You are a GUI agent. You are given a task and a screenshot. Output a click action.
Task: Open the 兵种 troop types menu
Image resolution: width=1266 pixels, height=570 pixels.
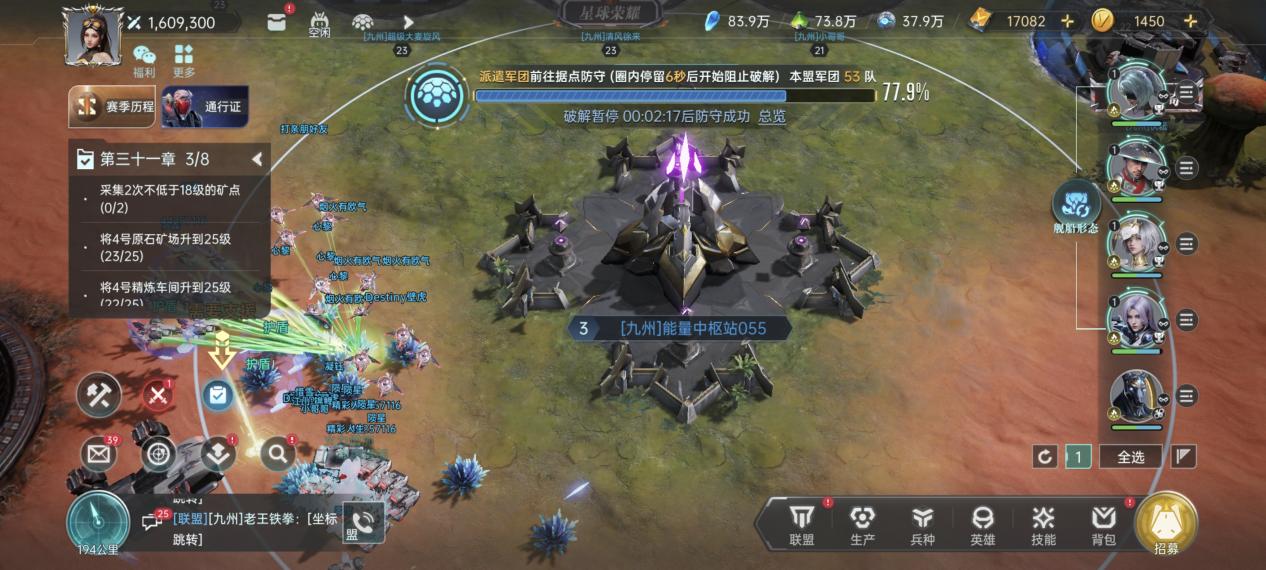click(x=922, y=524)
